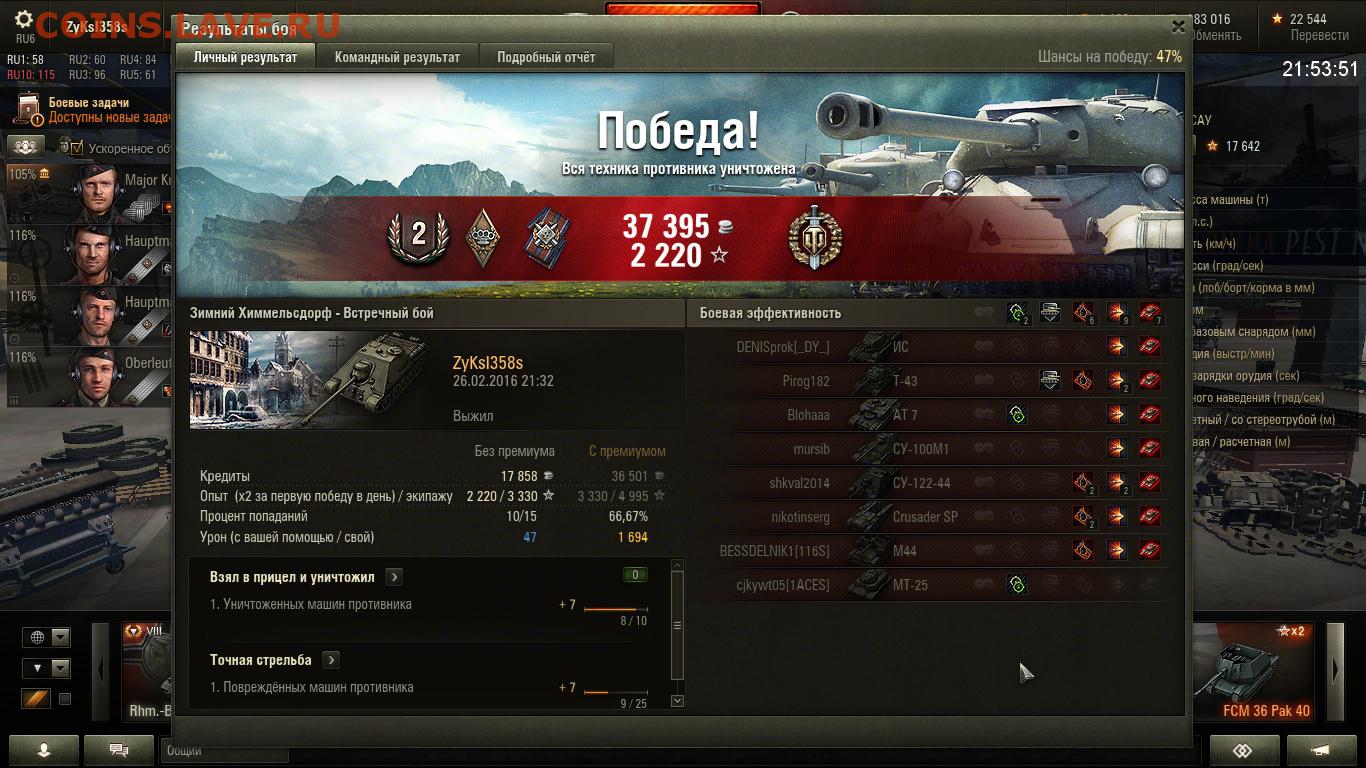Close the battle results window
This screenshot has width=1366, height=768.
(1178, 27)
